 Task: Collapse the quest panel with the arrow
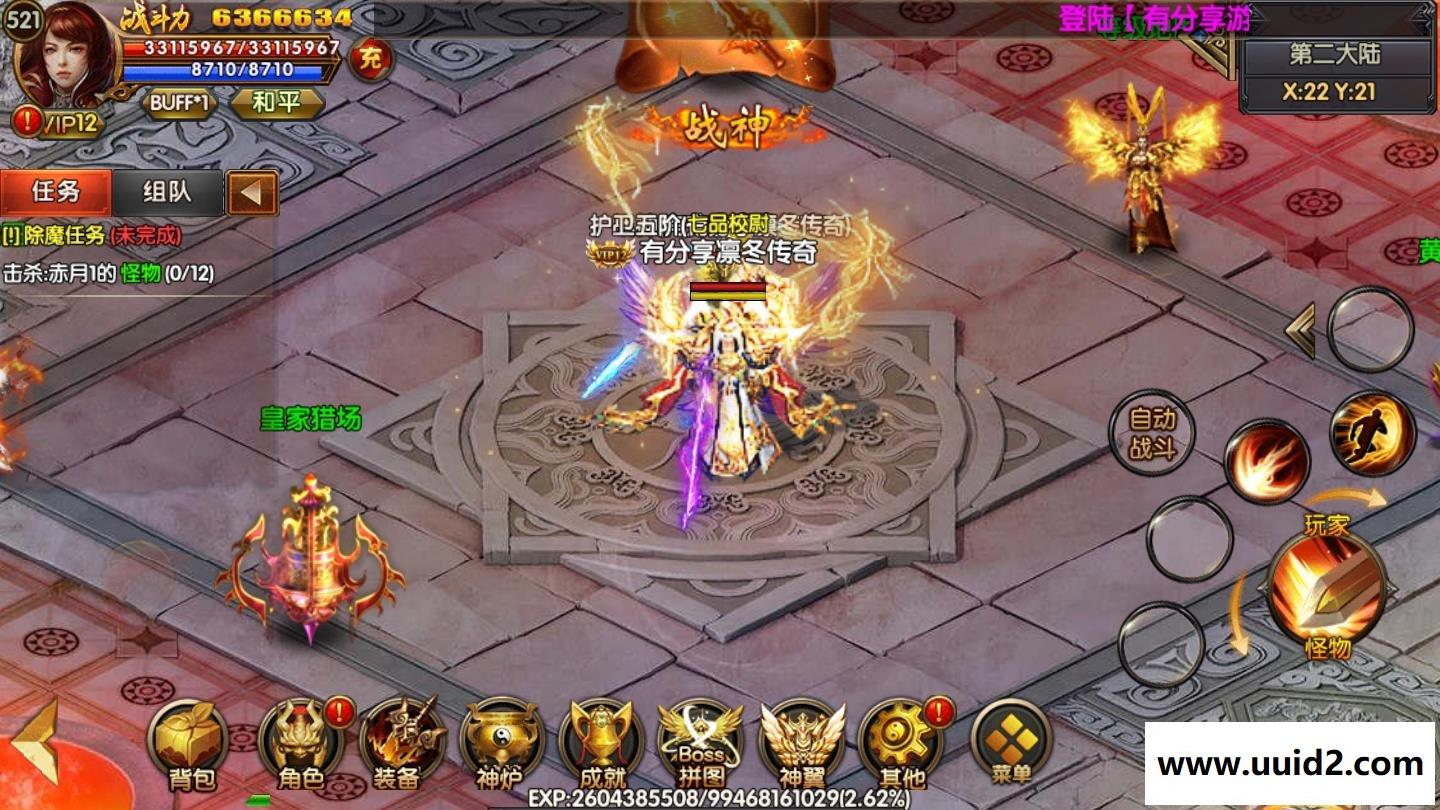click(252, 192)
